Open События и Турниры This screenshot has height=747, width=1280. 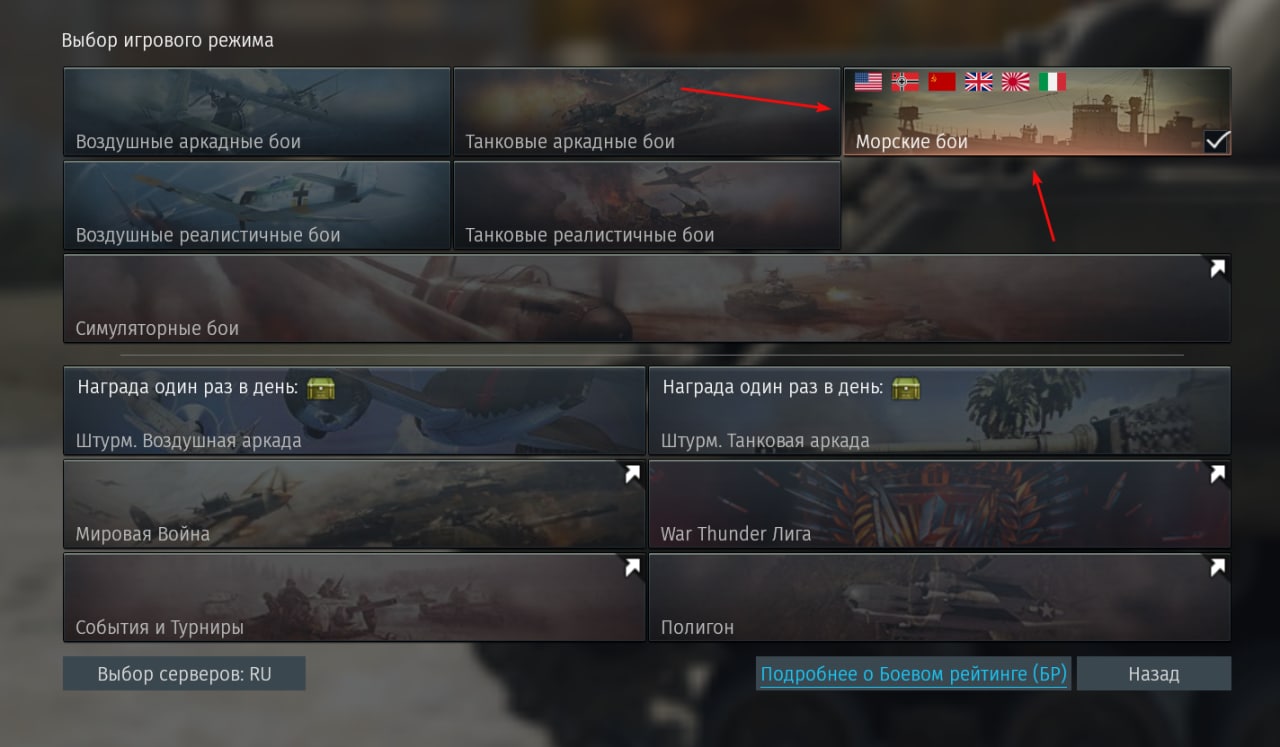[x=354, y=597]
